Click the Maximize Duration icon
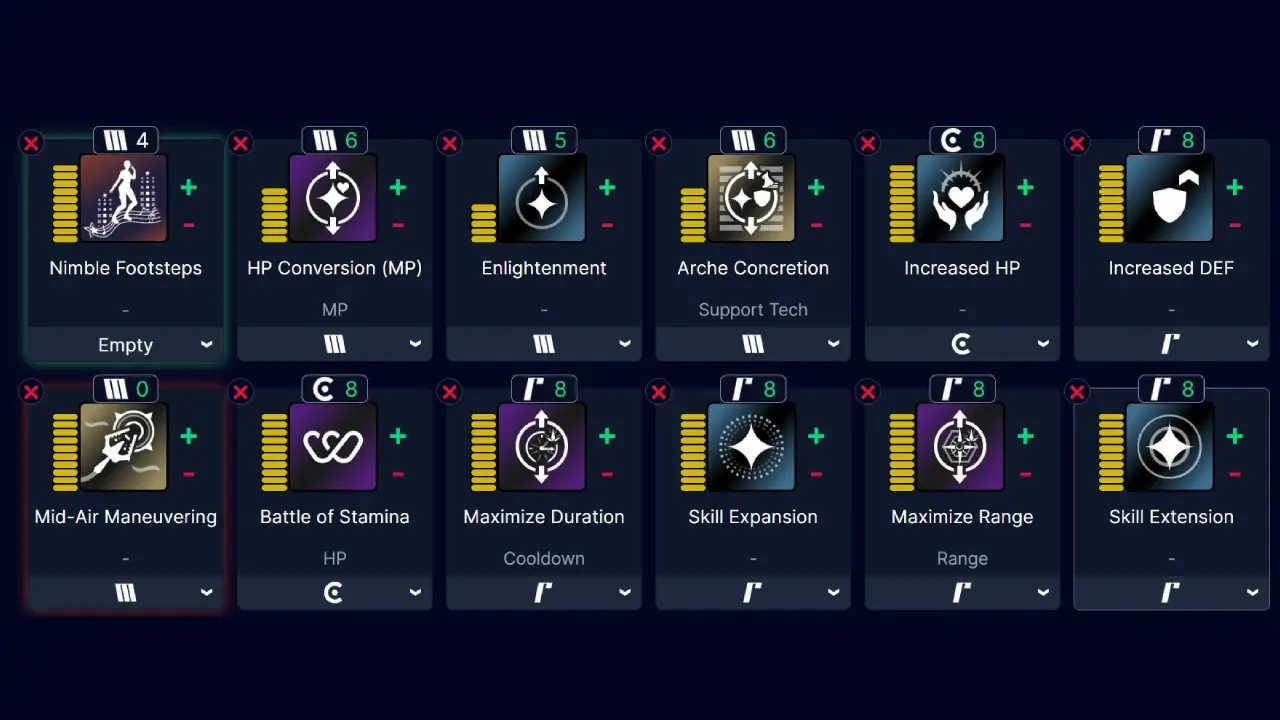Viewport: 1280px width, 720px height. (544, 447)
